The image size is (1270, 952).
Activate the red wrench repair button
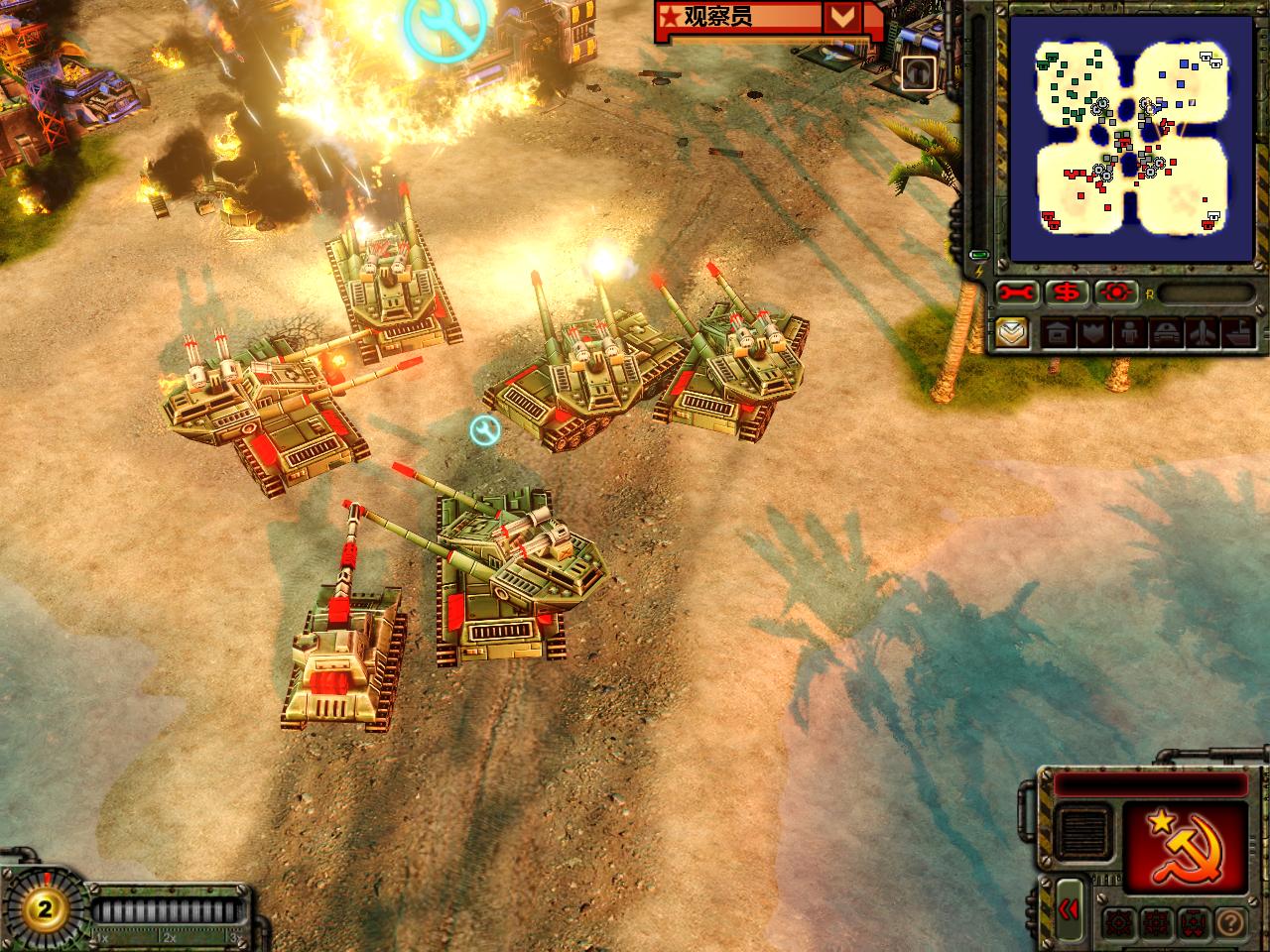1018,294
